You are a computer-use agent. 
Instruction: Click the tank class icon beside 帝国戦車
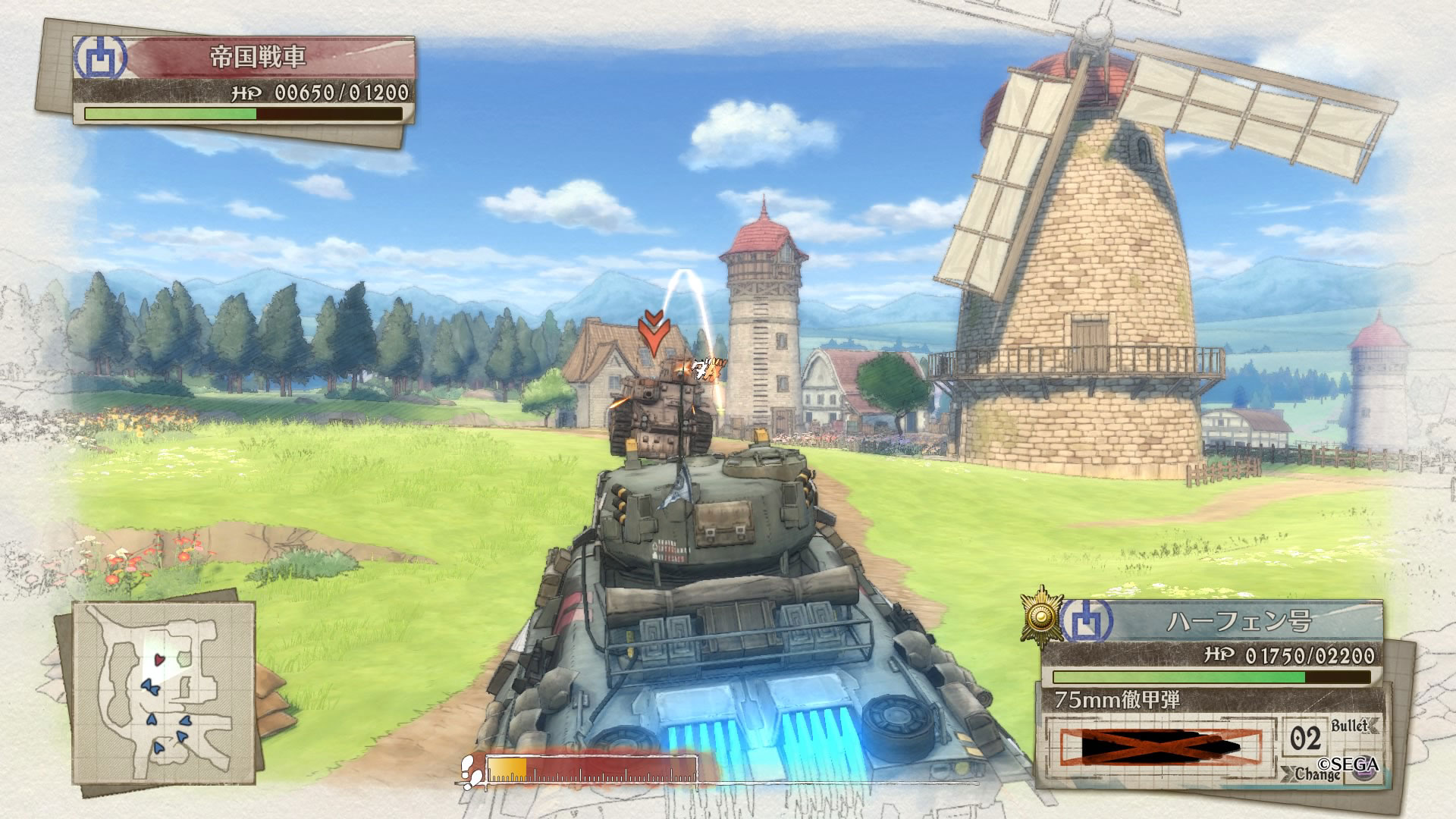(x=98, y=58)
